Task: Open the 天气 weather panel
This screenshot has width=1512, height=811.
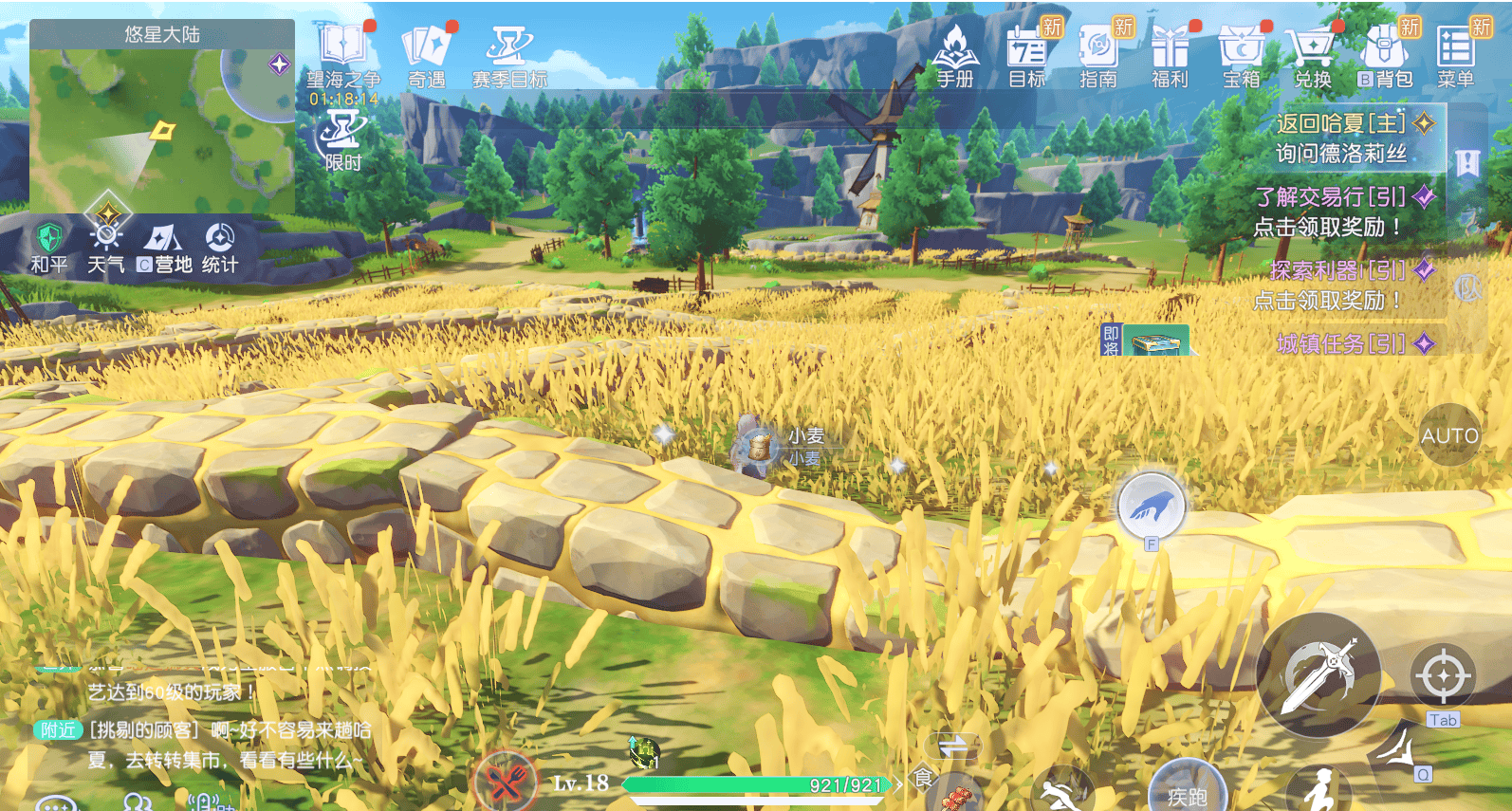Action: click(x=106, y=245)
